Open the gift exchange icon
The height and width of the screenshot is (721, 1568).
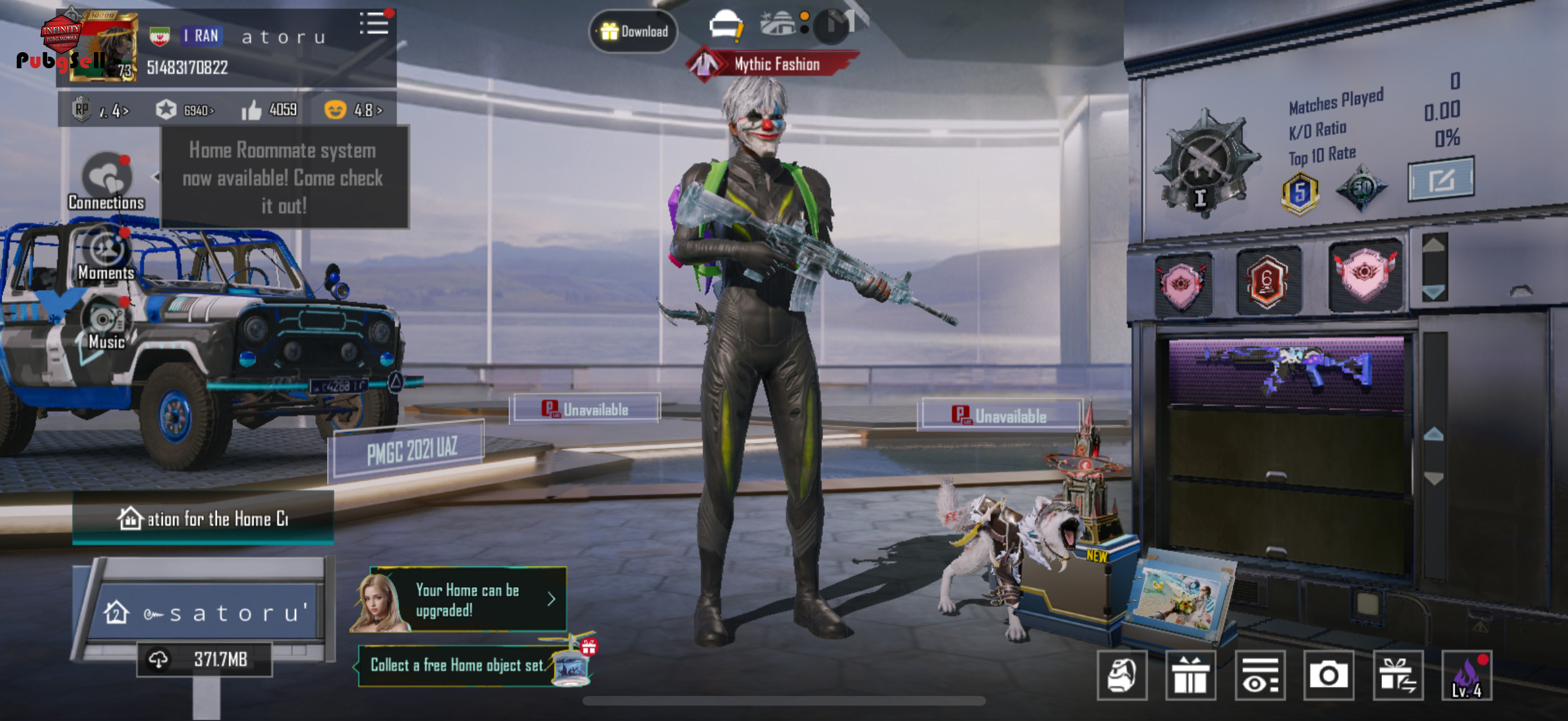coord(1397,675)
